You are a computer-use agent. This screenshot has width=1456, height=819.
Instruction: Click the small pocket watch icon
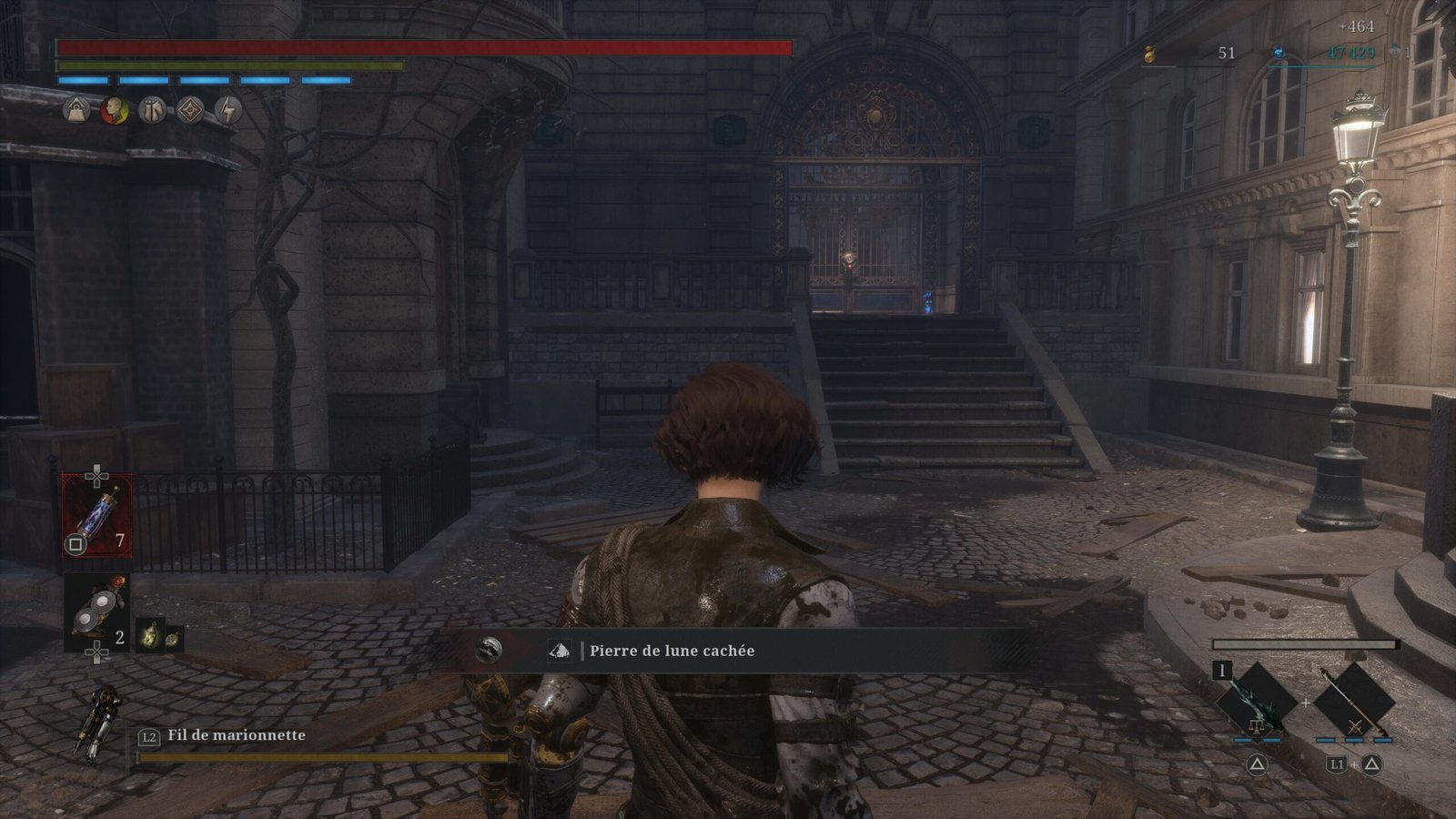coord(173,638)
